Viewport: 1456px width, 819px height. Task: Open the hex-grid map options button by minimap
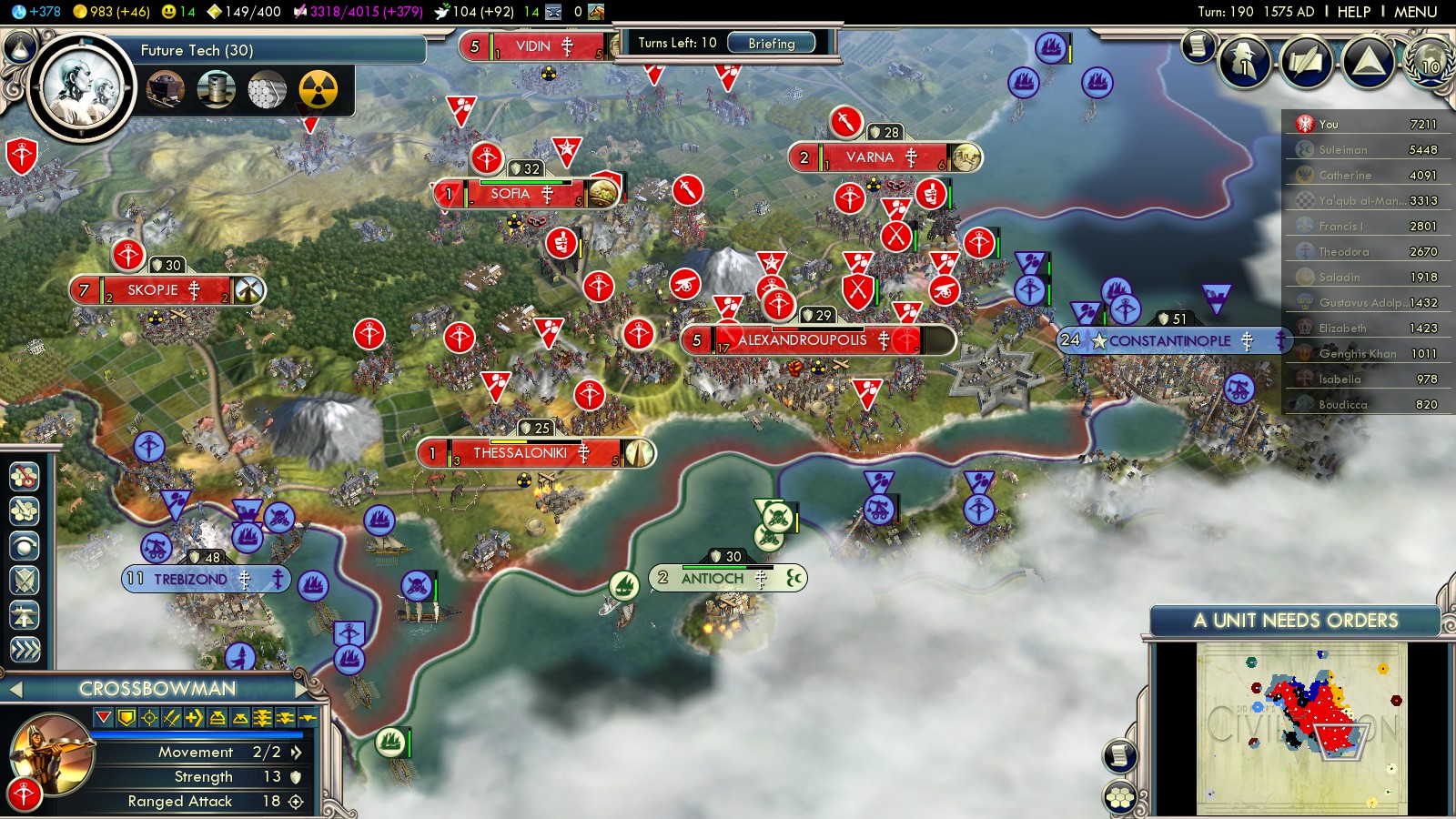pyautogui.click(x=1119, y=798)
